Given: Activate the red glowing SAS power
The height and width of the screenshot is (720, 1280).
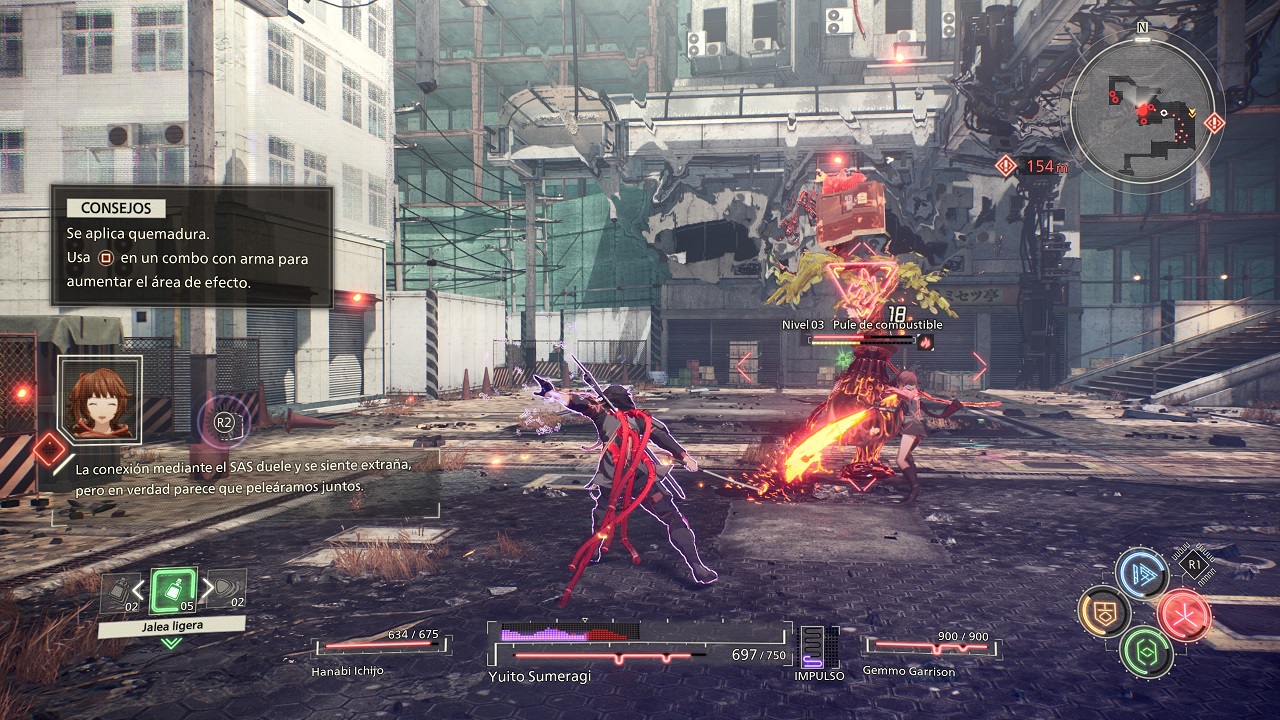Looking at the screenshot, I should (1185, 613).
